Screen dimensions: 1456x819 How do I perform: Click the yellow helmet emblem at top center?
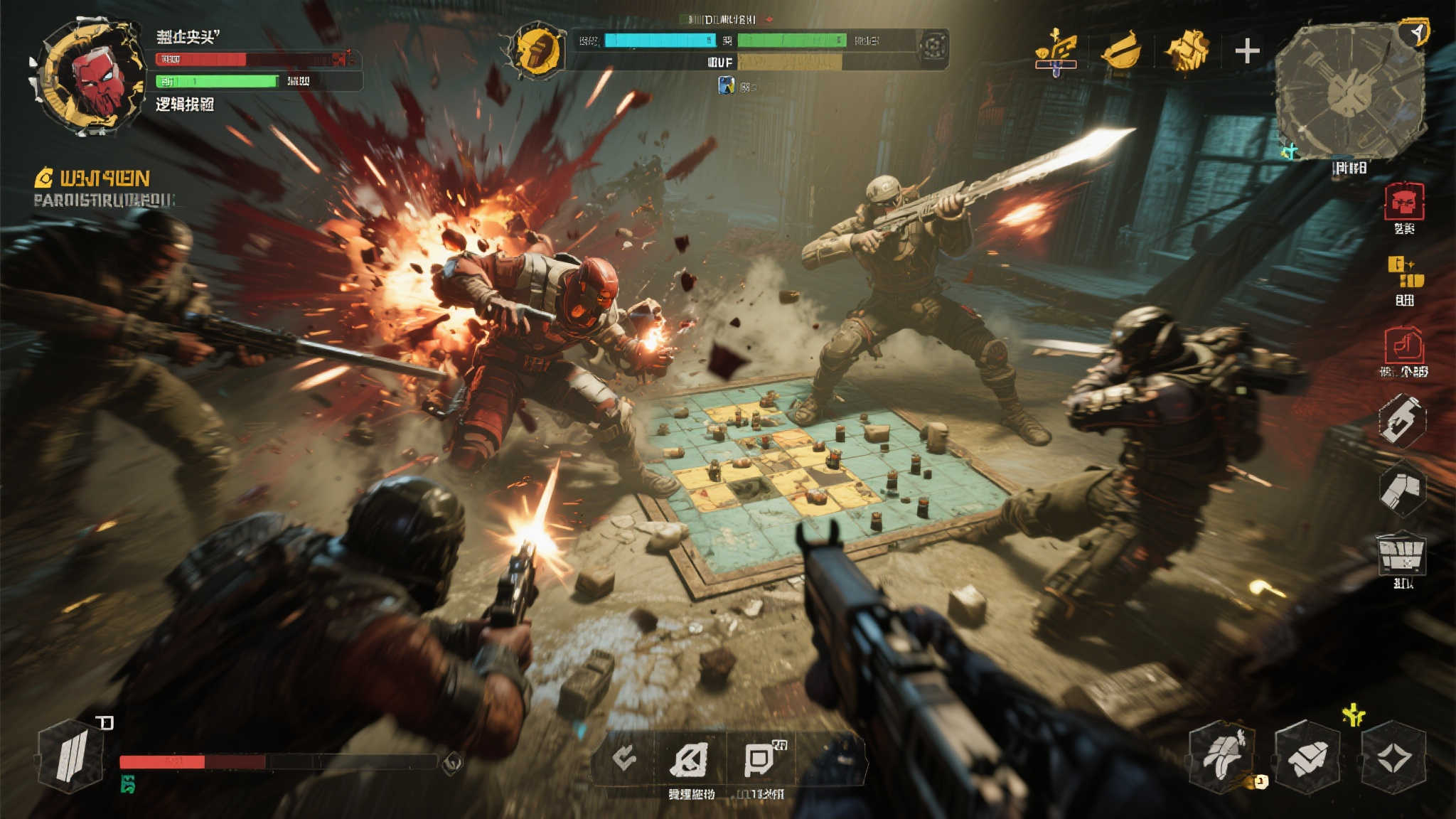537,50
